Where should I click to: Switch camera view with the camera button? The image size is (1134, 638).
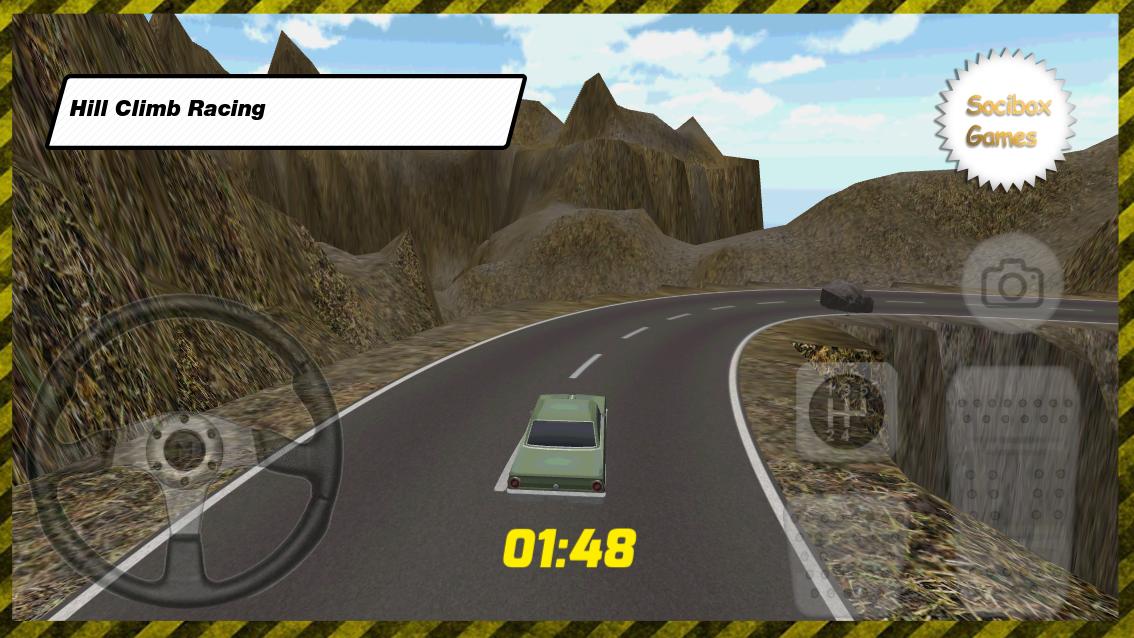coord(1012,285)
